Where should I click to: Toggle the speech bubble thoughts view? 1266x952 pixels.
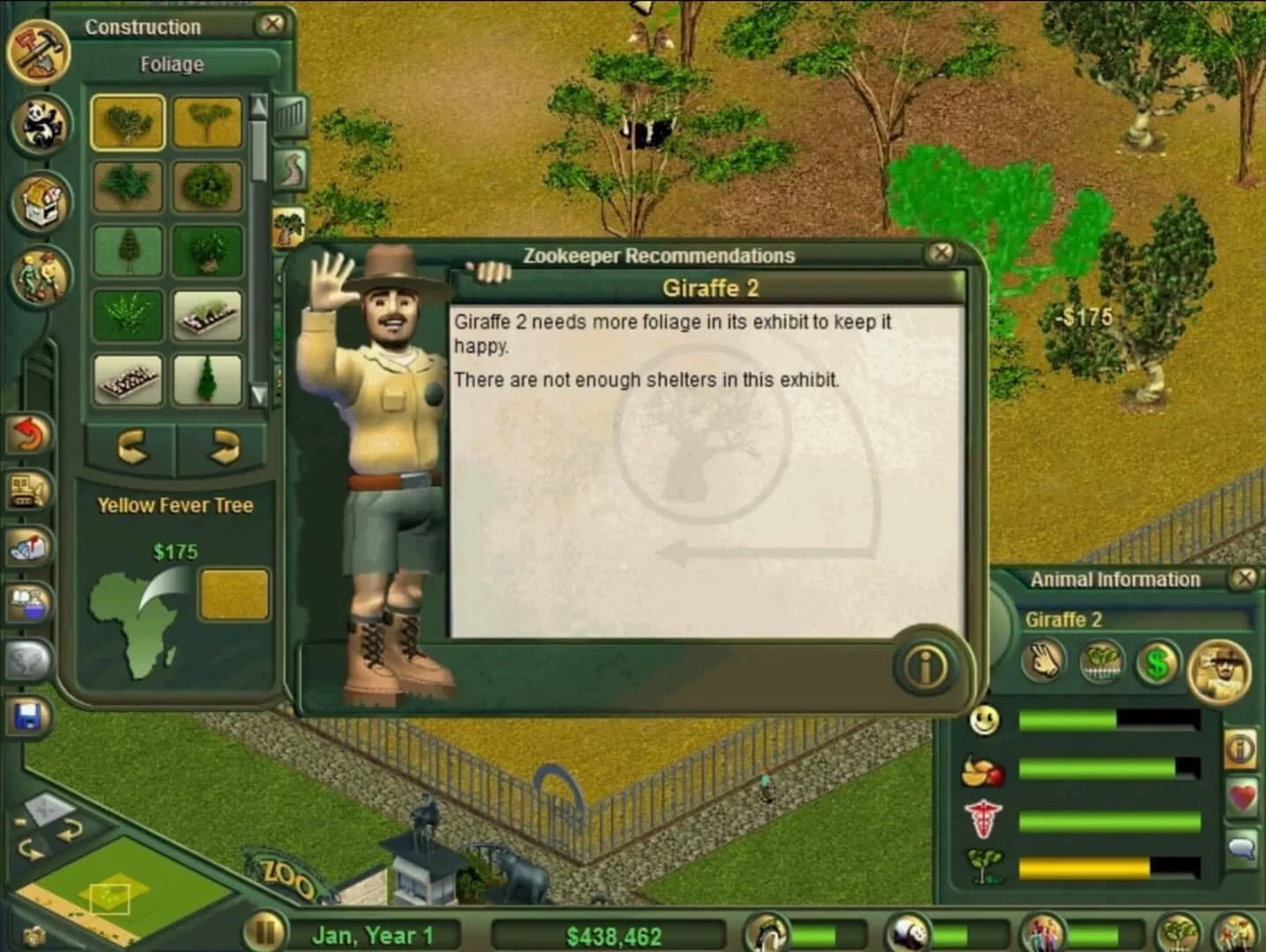click(x=1244, y=846)
